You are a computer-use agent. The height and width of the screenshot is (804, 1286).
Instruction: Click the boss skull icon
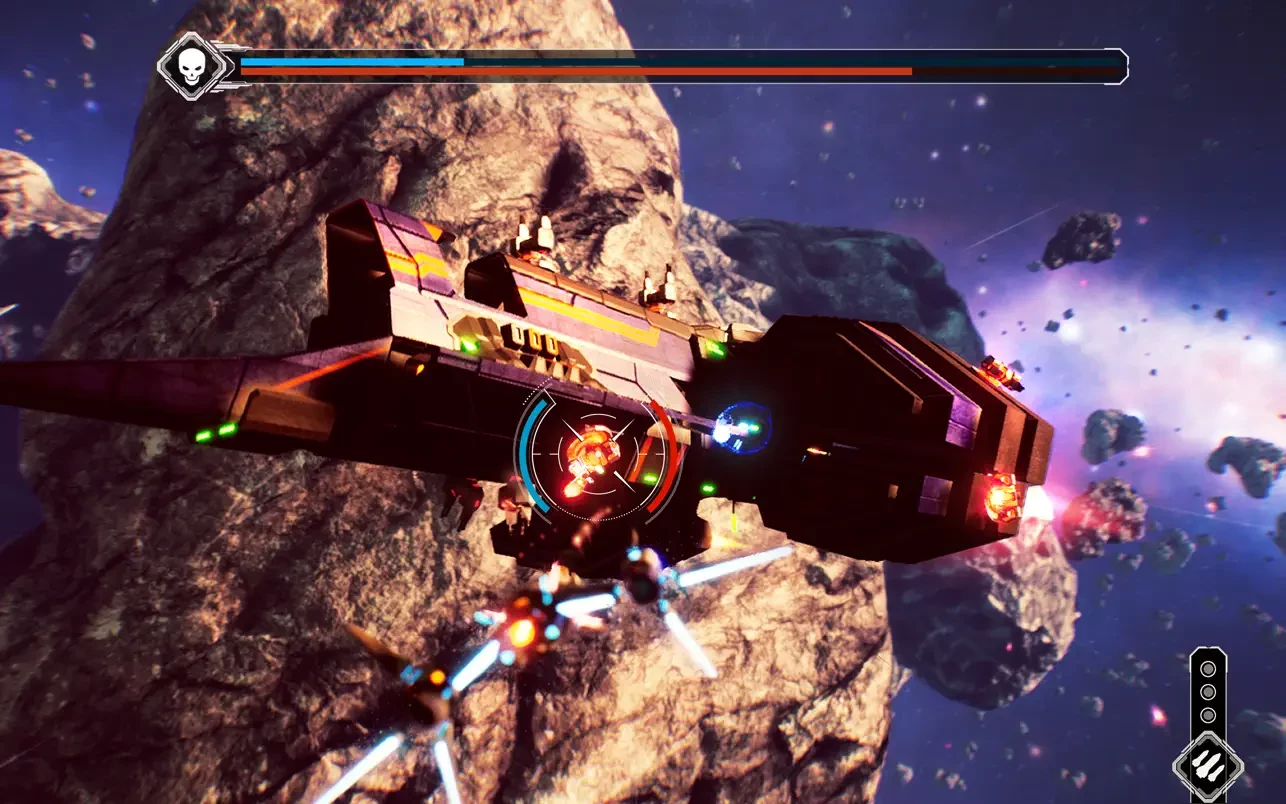pyautogui.click(x=189, y=66)
